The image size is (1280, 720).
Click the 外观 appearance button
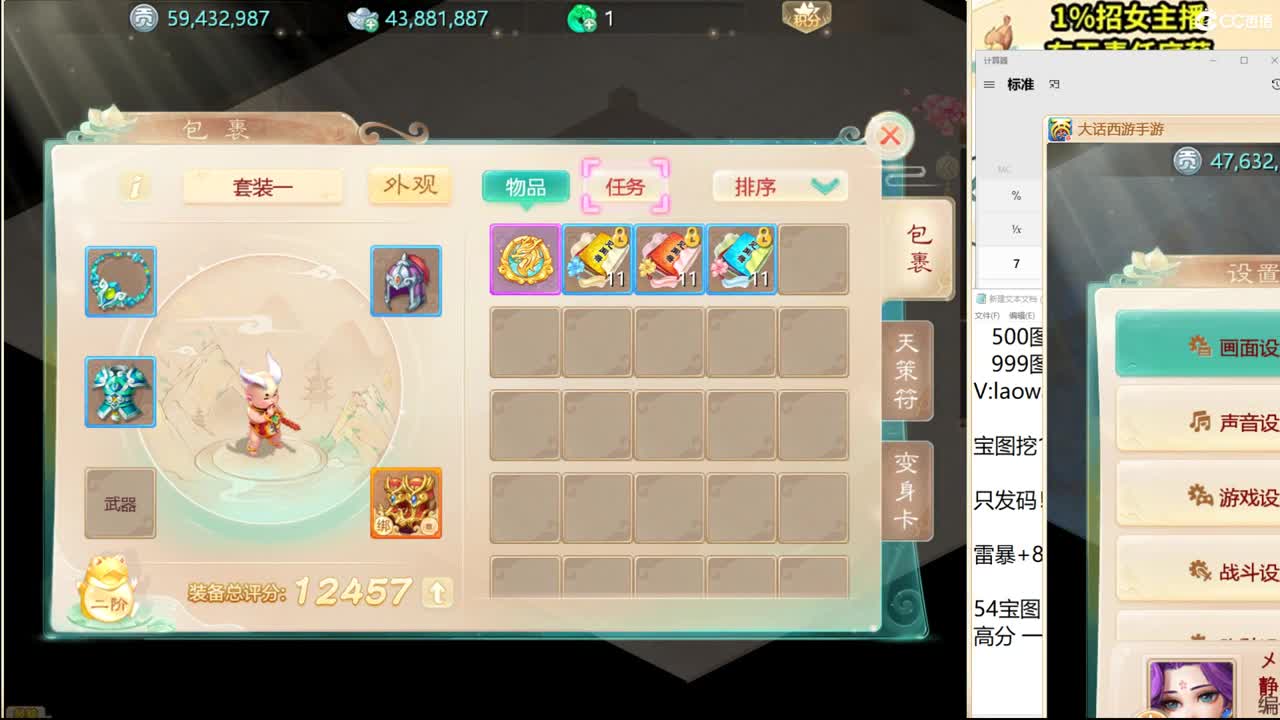[409, 187]
